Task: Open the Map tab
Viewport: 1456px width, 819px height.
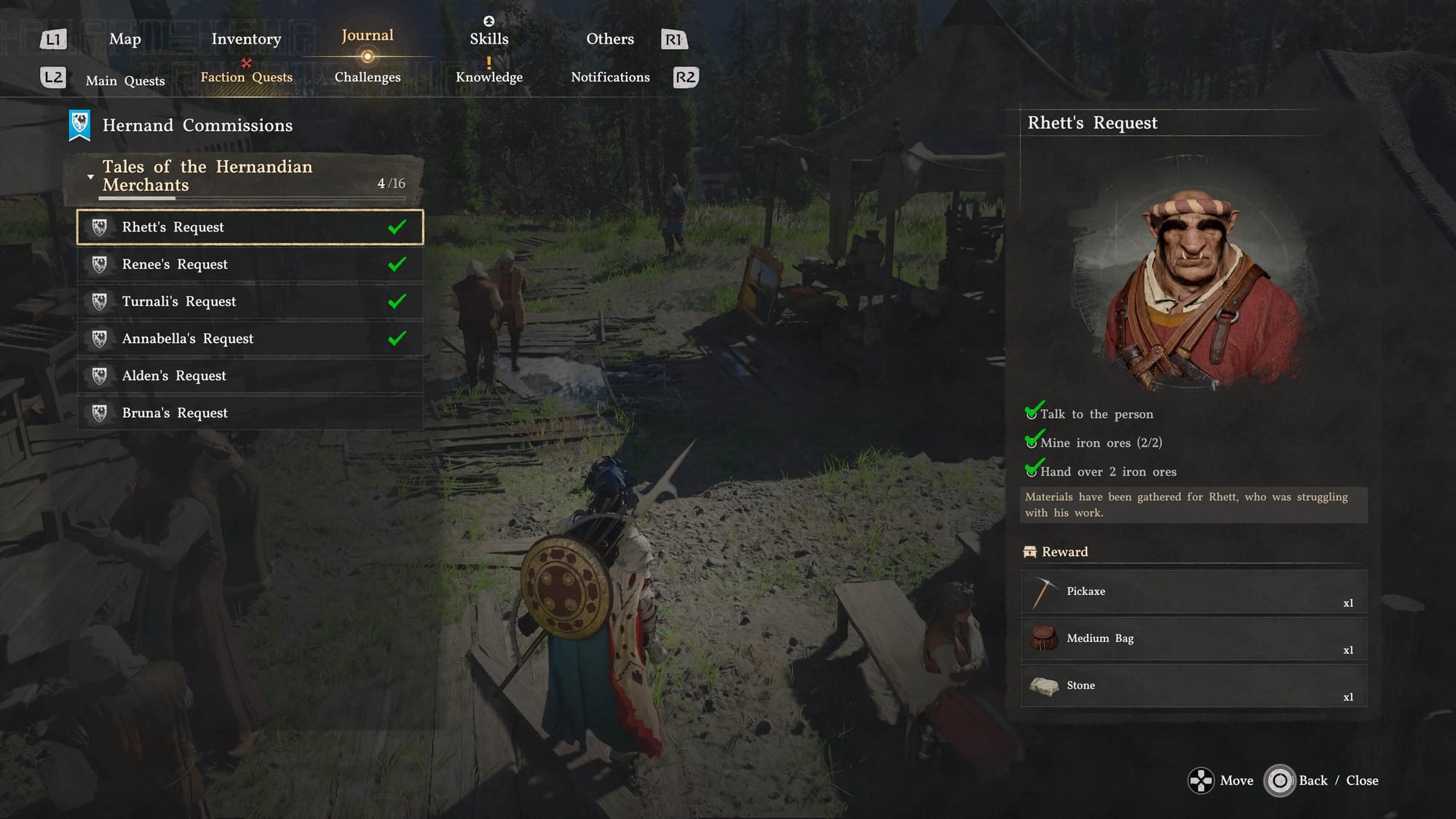Action: click(124, 39)
